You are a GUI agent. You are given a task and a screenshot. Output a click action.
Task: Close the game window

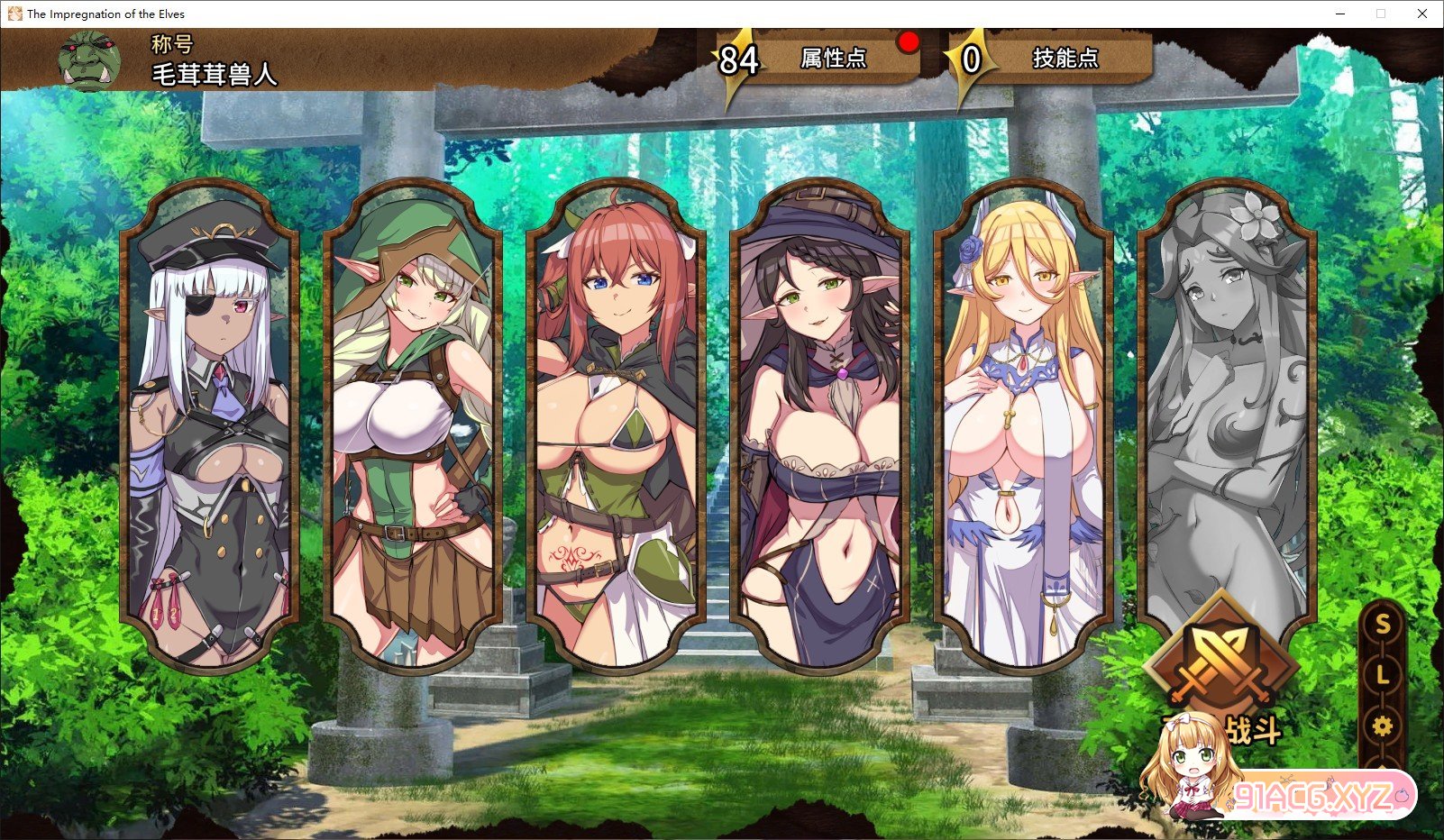1422,14
